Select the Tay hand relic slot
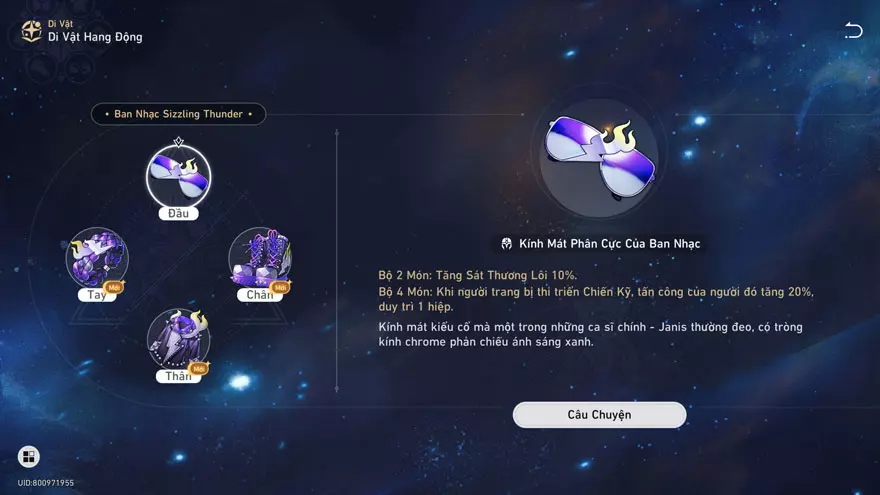880x495 pixels. tap(97, 259)
